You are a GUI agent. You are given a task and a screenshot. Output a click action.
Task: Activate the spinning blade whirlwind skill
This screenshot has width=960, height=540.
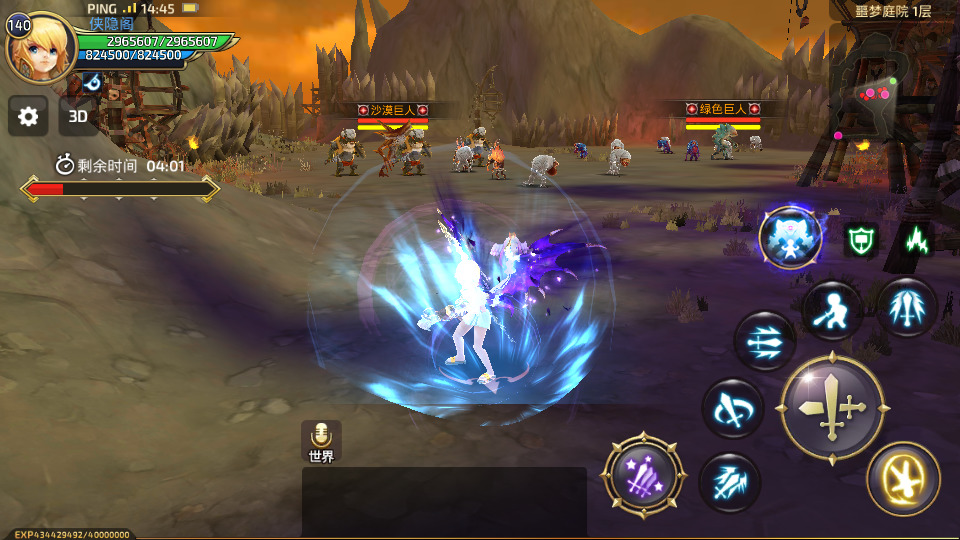coord(732,408)
